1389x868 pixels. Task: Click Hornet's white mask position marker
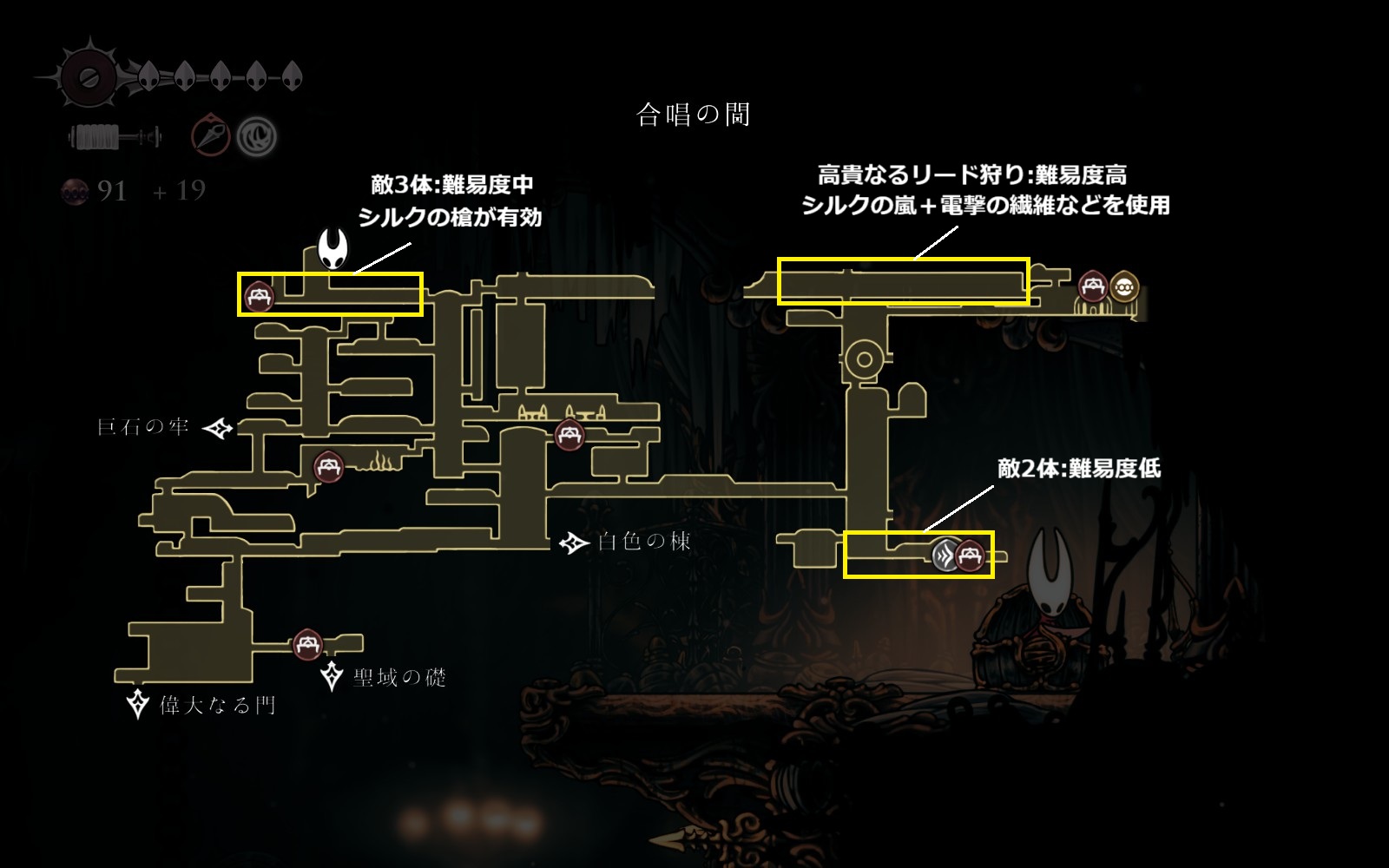pos(332,249)
